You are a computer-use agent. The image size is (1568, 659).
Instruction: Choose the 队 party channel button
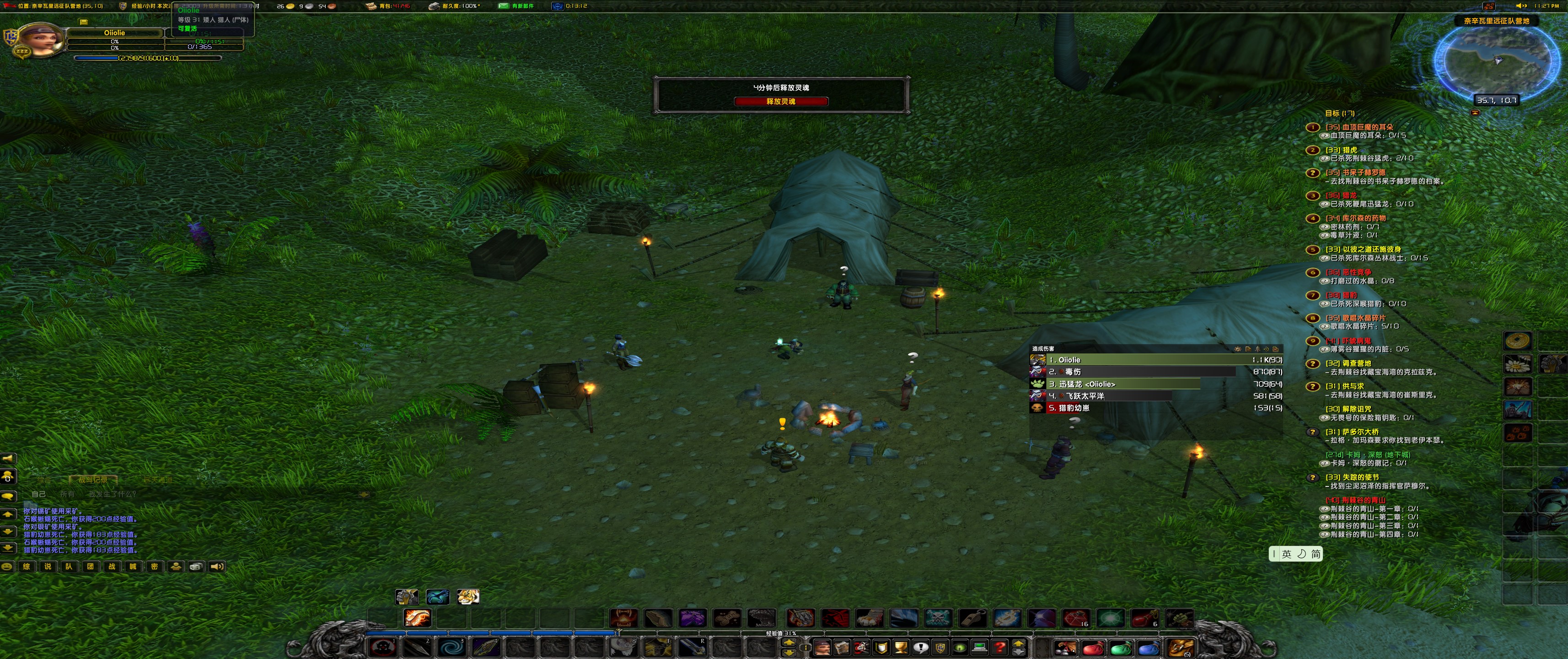tap(69, 567)
